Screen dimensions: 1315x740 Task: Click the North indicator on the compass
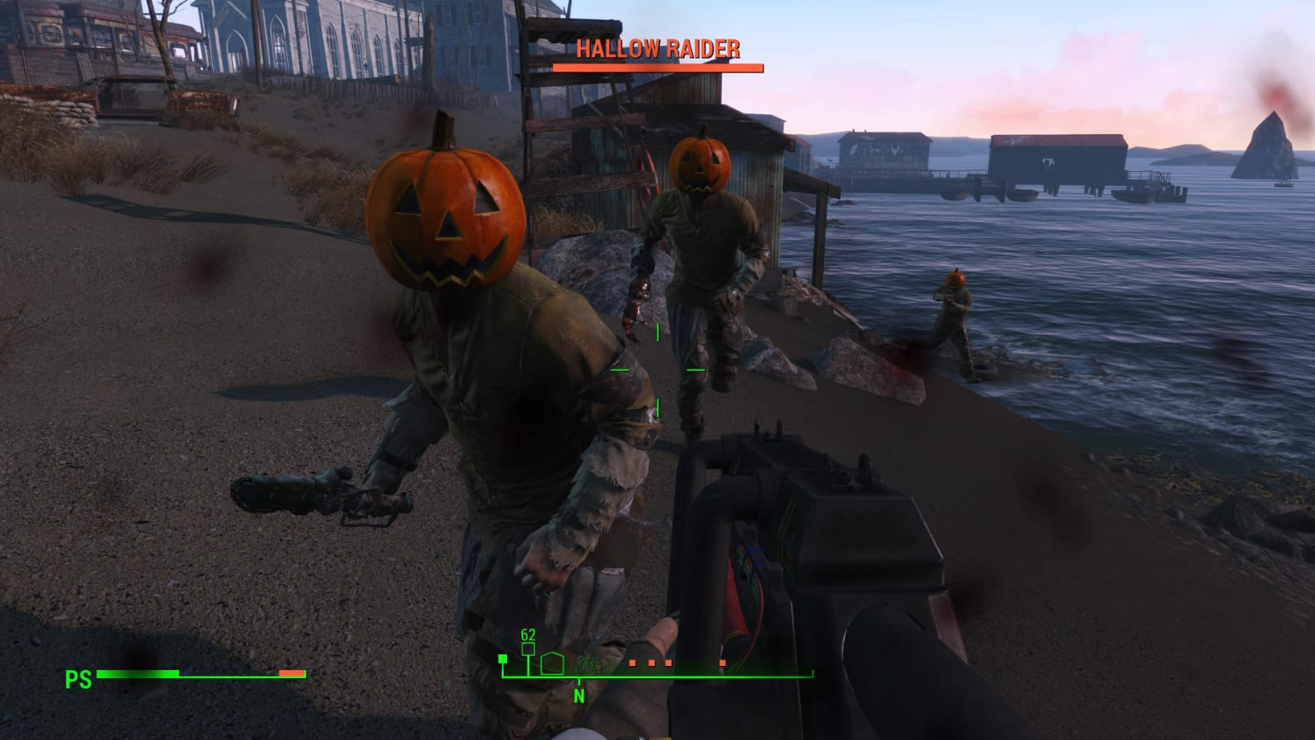tap(578, 695)
